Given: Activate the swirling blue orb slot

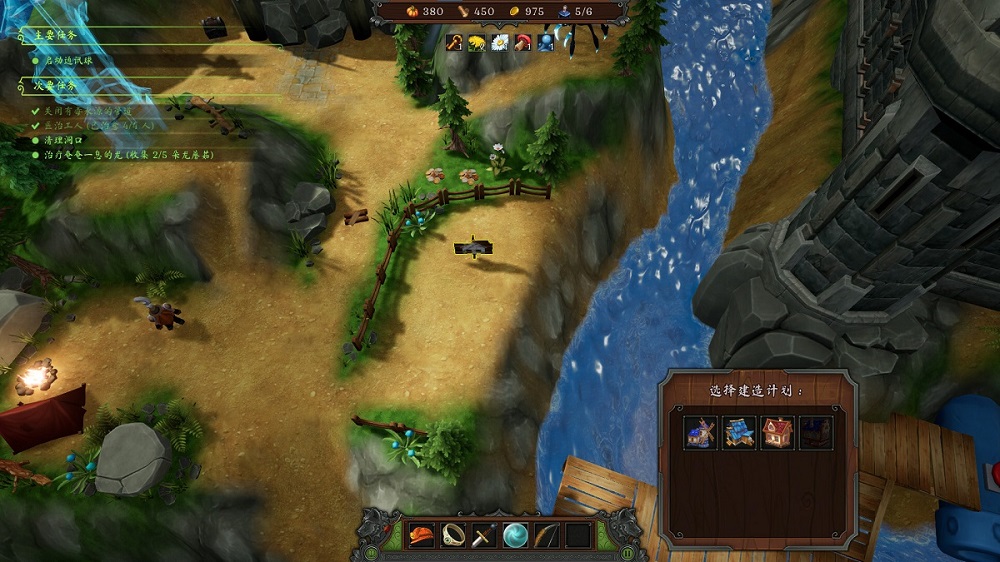Looking at the screenshot, I should click(516, 535).
